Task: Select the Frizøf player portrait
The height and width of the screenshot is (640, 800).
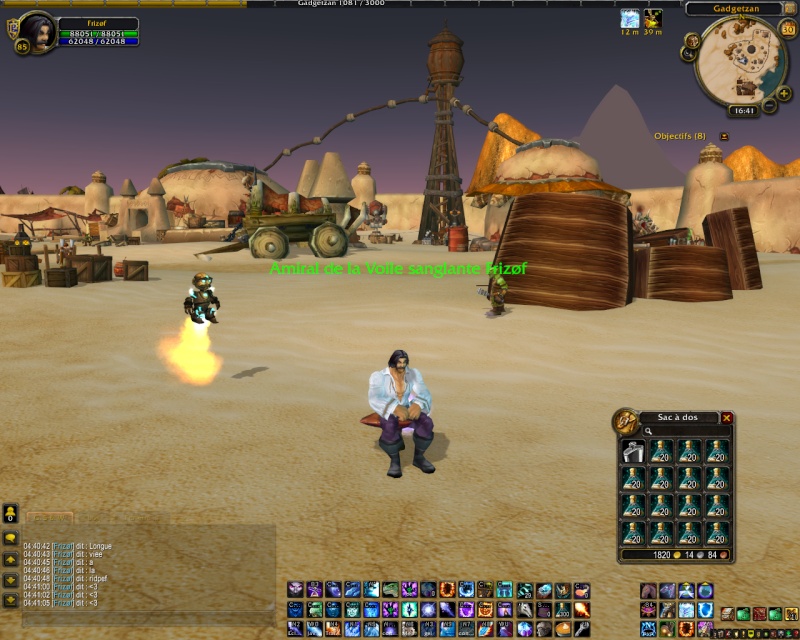Action: coord(37,31)
